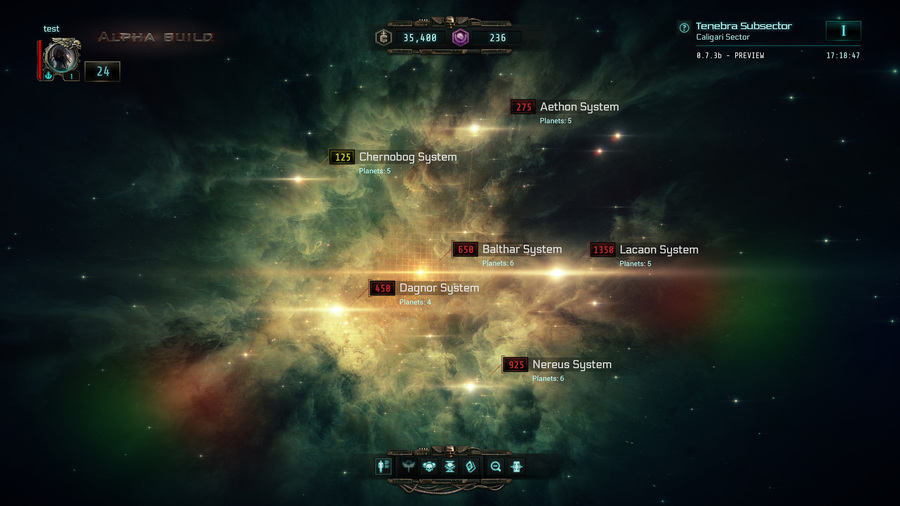This screenshot has height=506, width=900.
Task: Select the Aethon System marker
Action: pos(578,107)
